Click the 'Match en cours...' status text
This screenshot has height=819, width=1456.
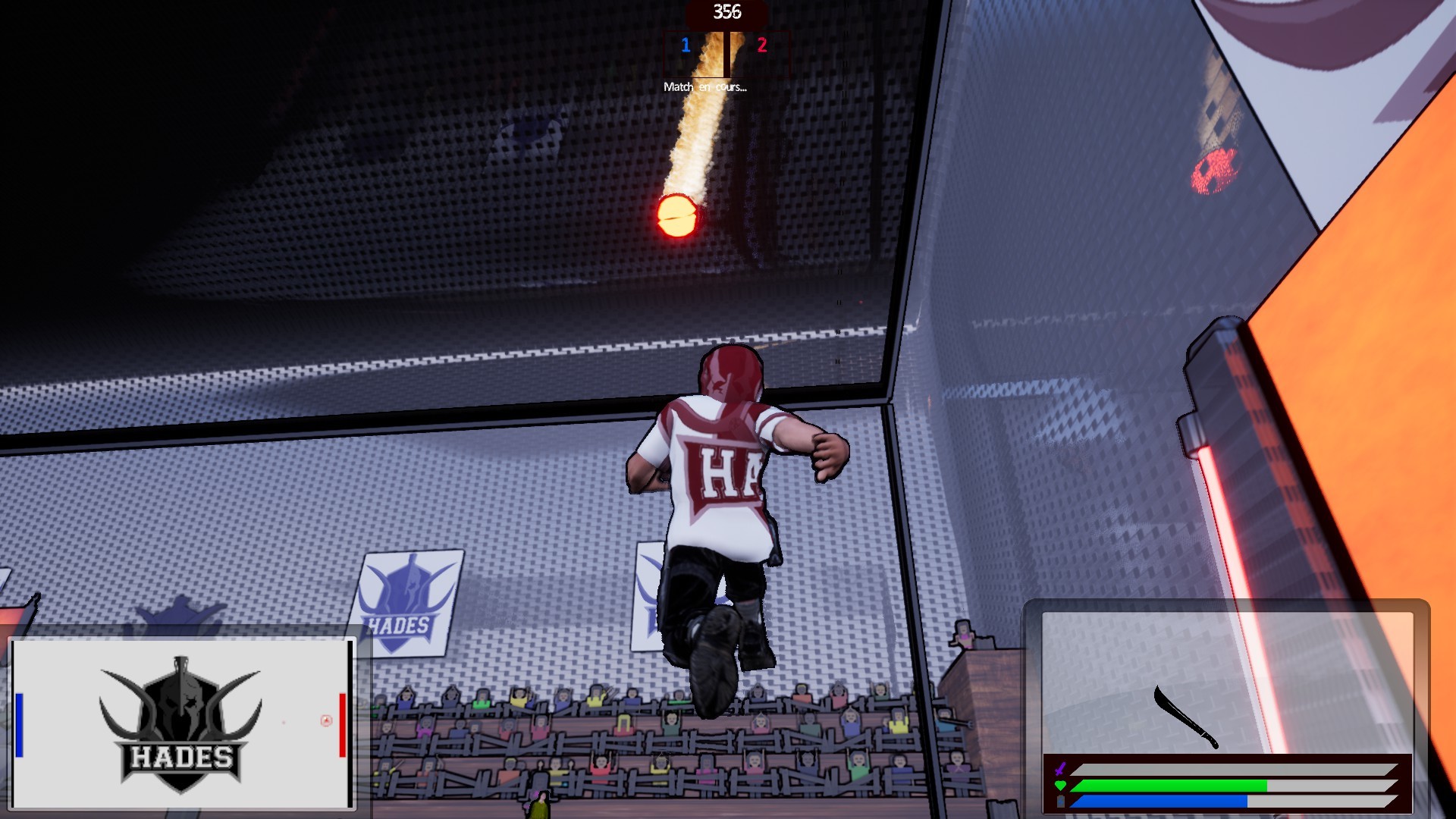coord(706,87)
